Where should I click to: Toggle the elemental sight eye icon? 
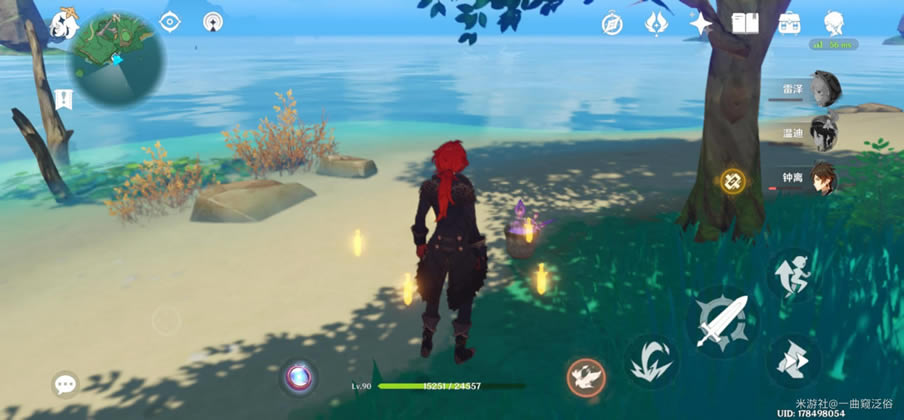[170, 21]
